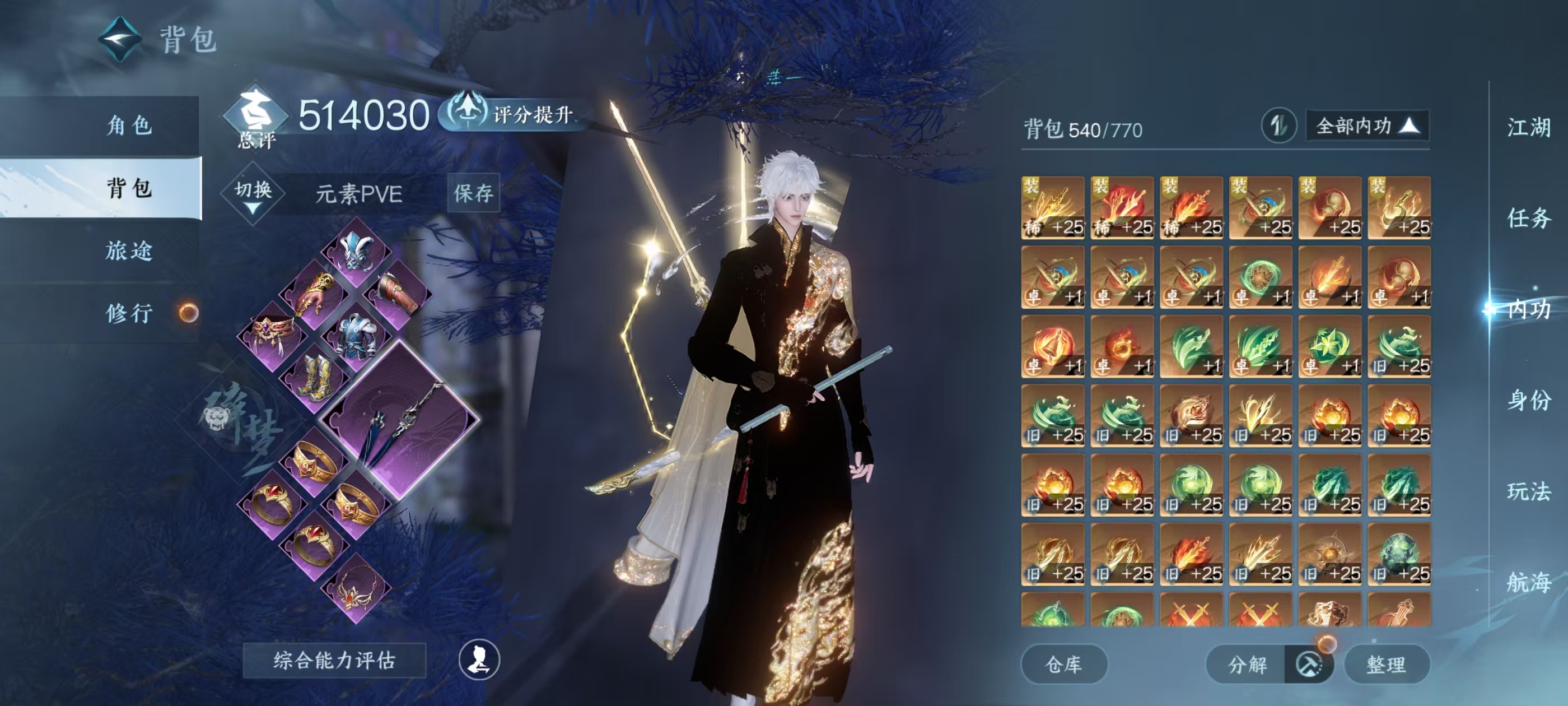Sort the bag with 整理
The width and height of the screenshot is (1568, 706).
[1385, 664]
